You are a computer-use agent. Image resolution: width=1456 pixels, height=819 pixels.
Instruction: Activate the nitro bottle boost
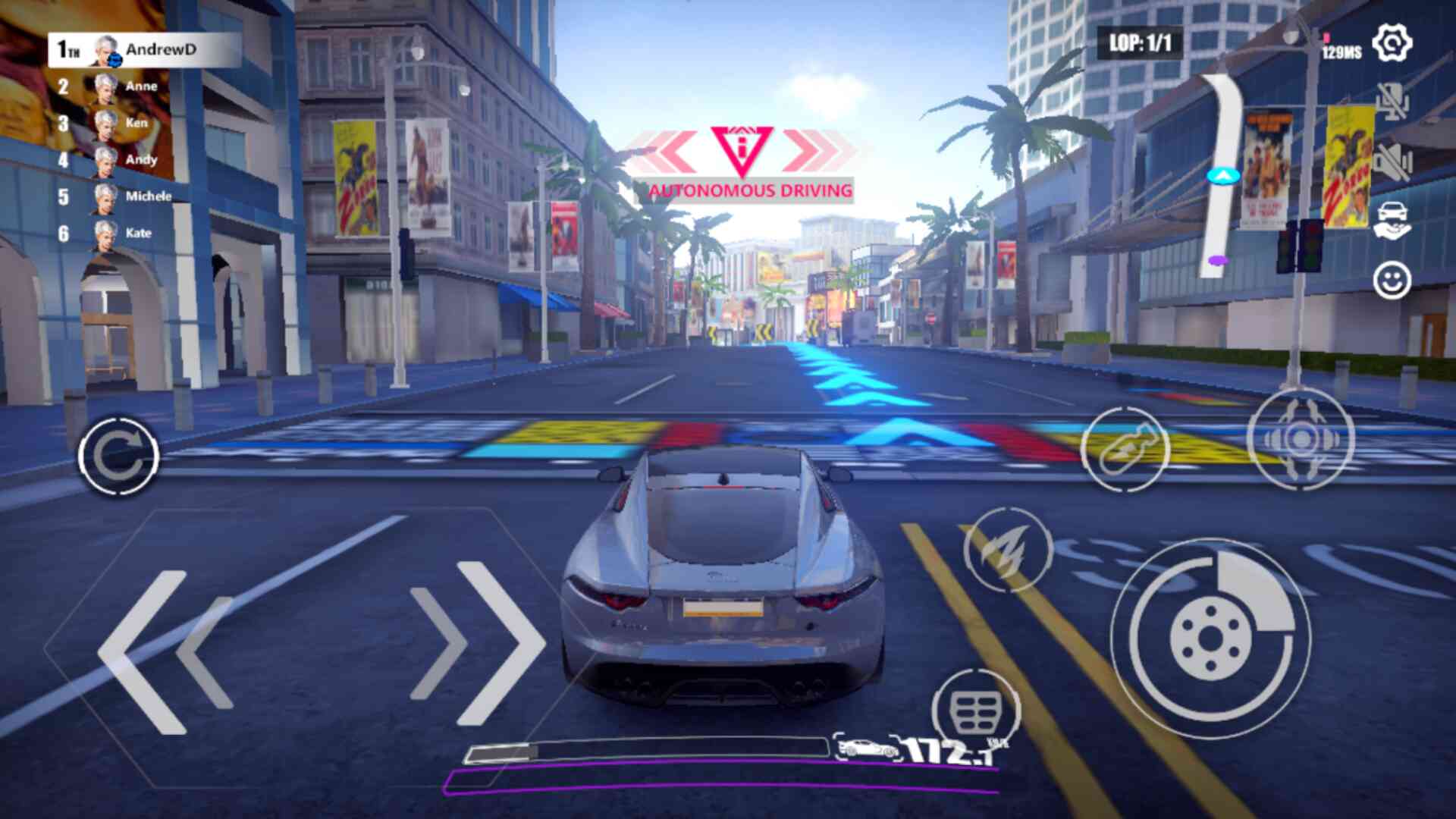point(1125,449)
